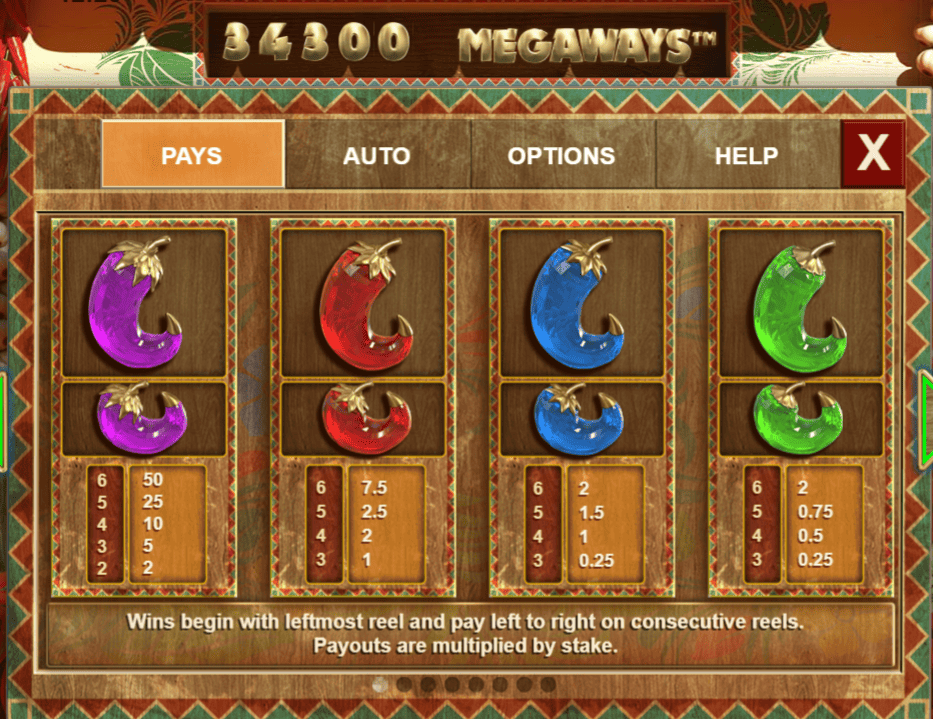Select the PAYS tab
933x719 pixels.
(x=192, y=155)
